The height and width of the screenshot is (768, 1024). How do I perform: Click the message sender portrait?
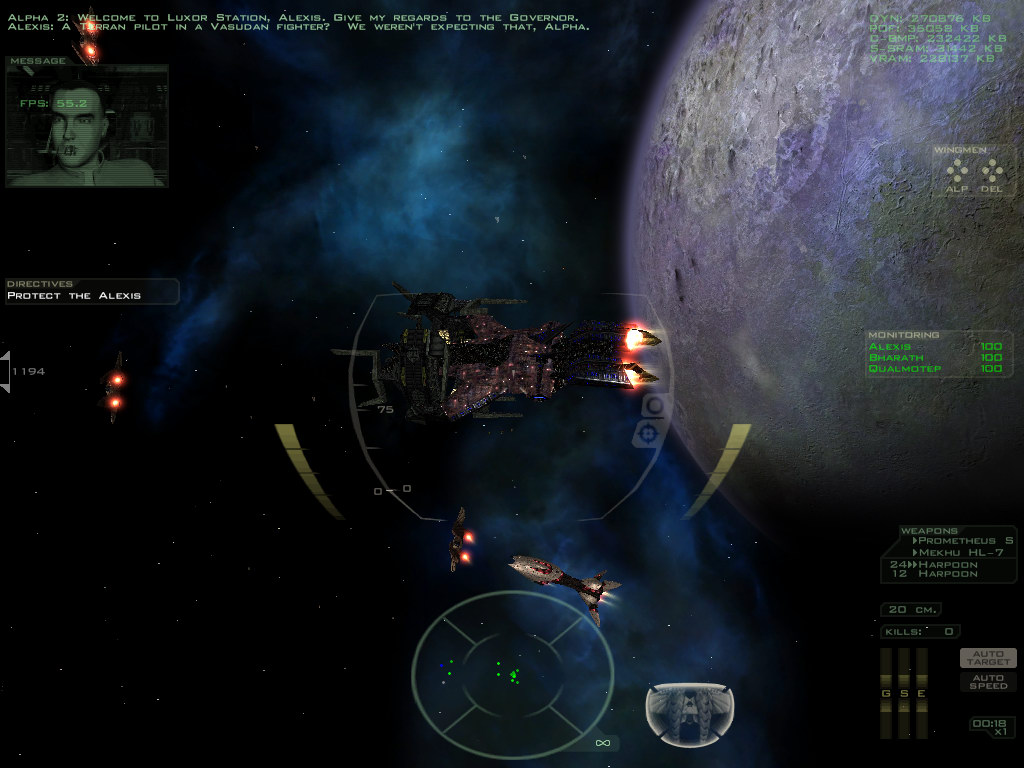(x=86, y=127)
